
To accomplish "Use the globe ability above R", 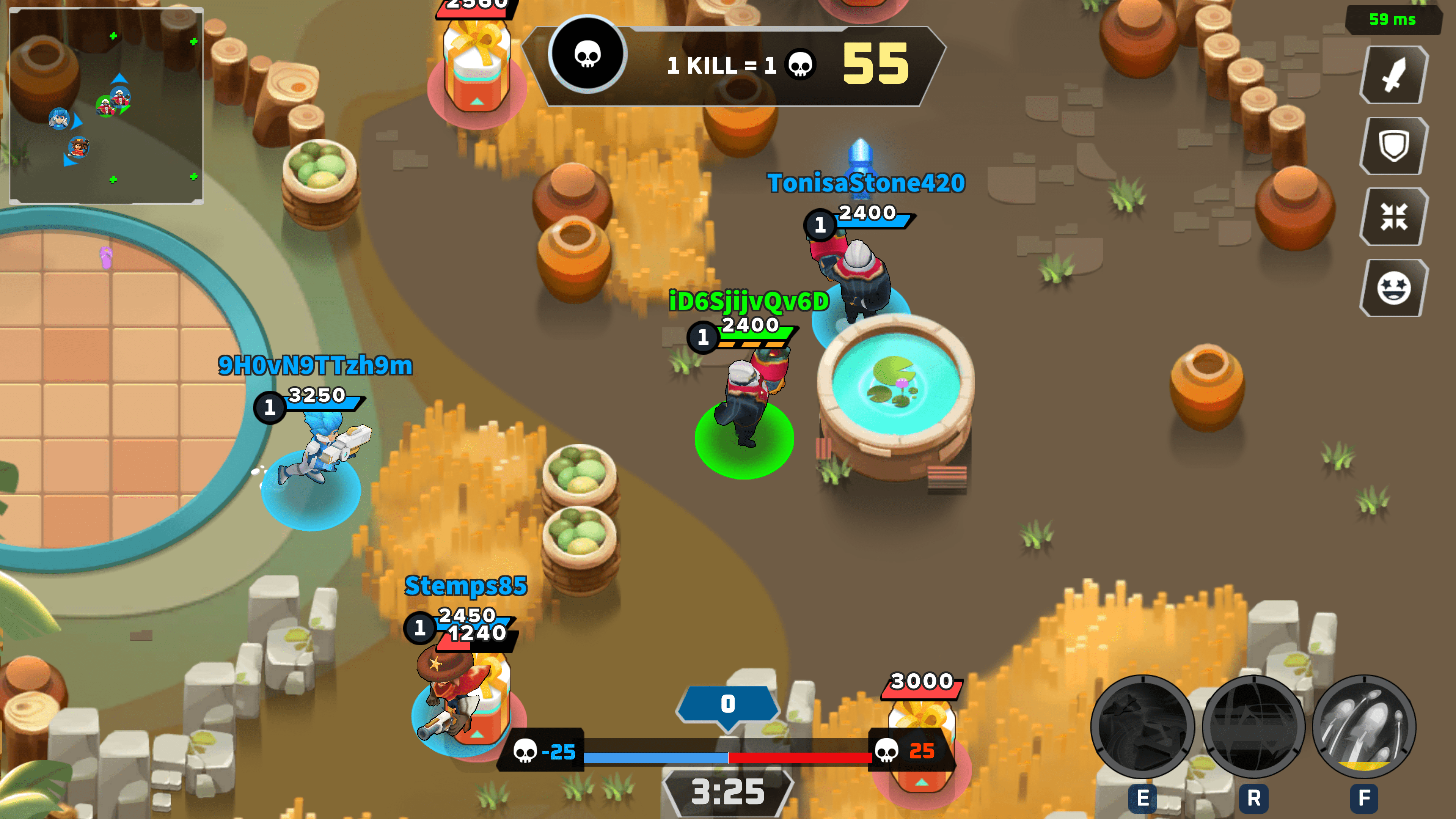I will pos(1253,726).
